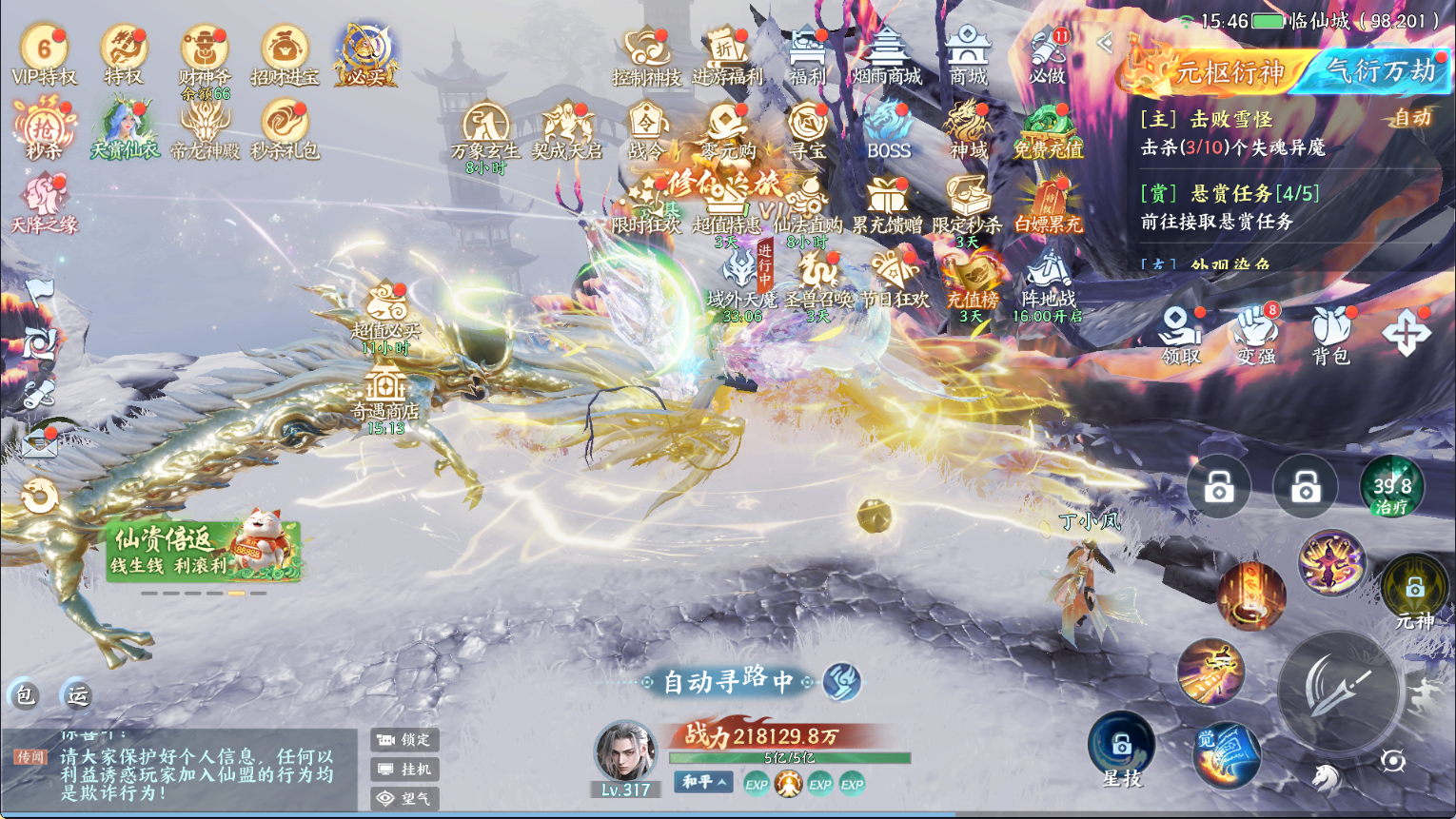Switch to the 气行万劫 tab
Viewport: 1456px width, 819px height.
point(1380,71)
